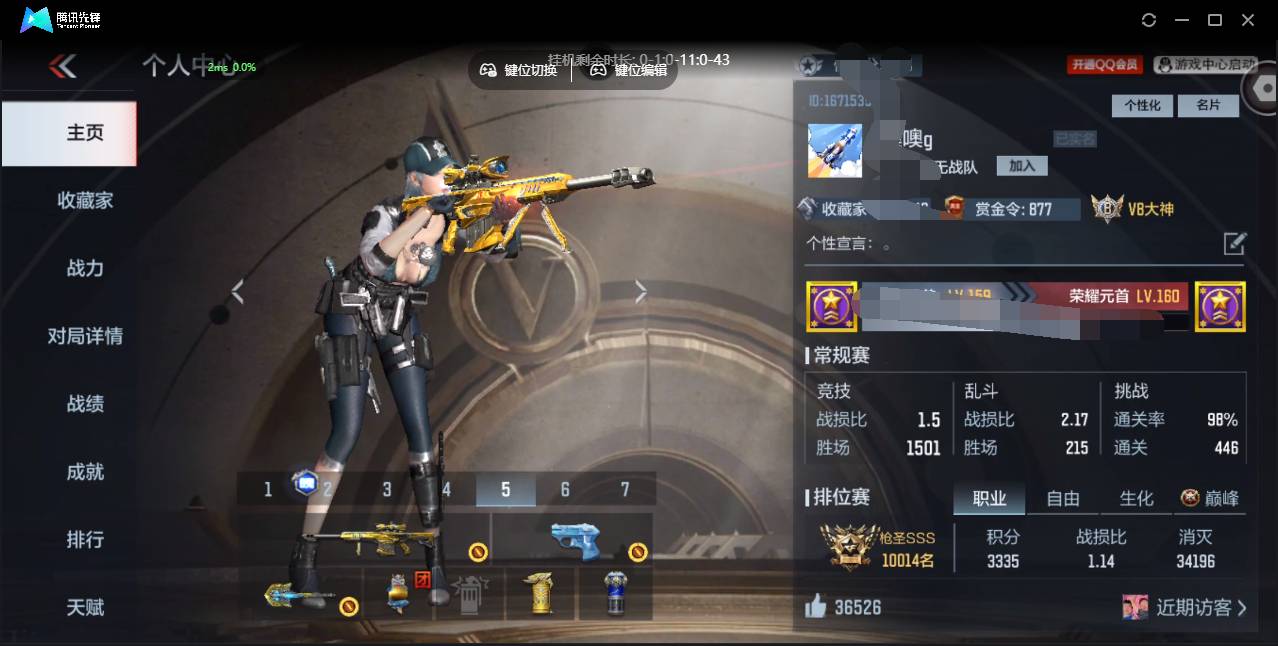This screenshot has height=646, width=1278.
Task: Switch to the 排行 ranking page
Action: click(85, 540)
